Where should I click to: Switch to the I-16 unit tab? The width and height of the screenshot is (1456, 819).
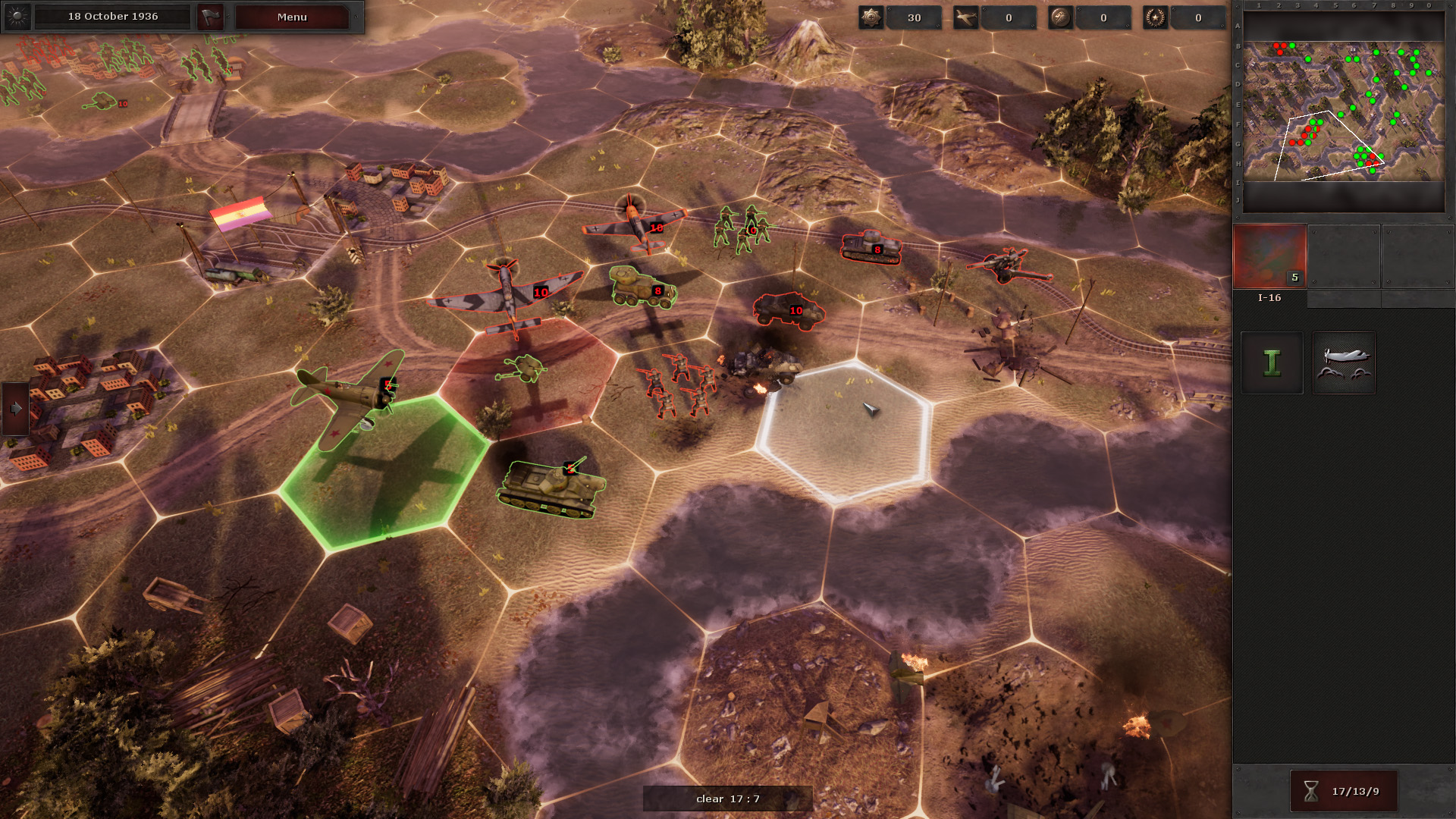pos(1270,299)
